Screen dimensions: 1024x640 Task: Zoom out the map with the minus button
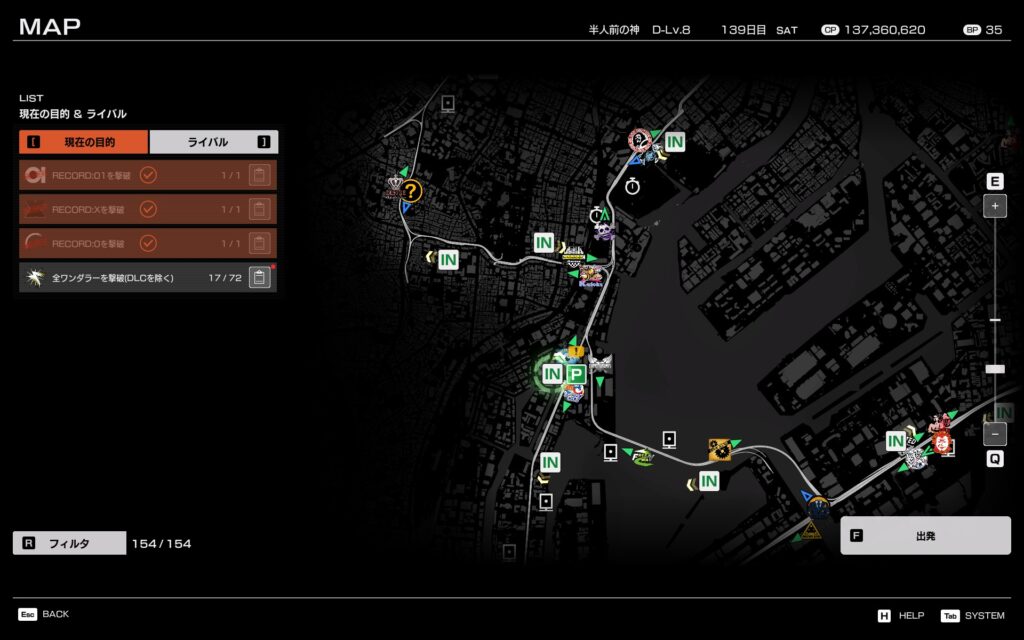(x=995, y=434)
